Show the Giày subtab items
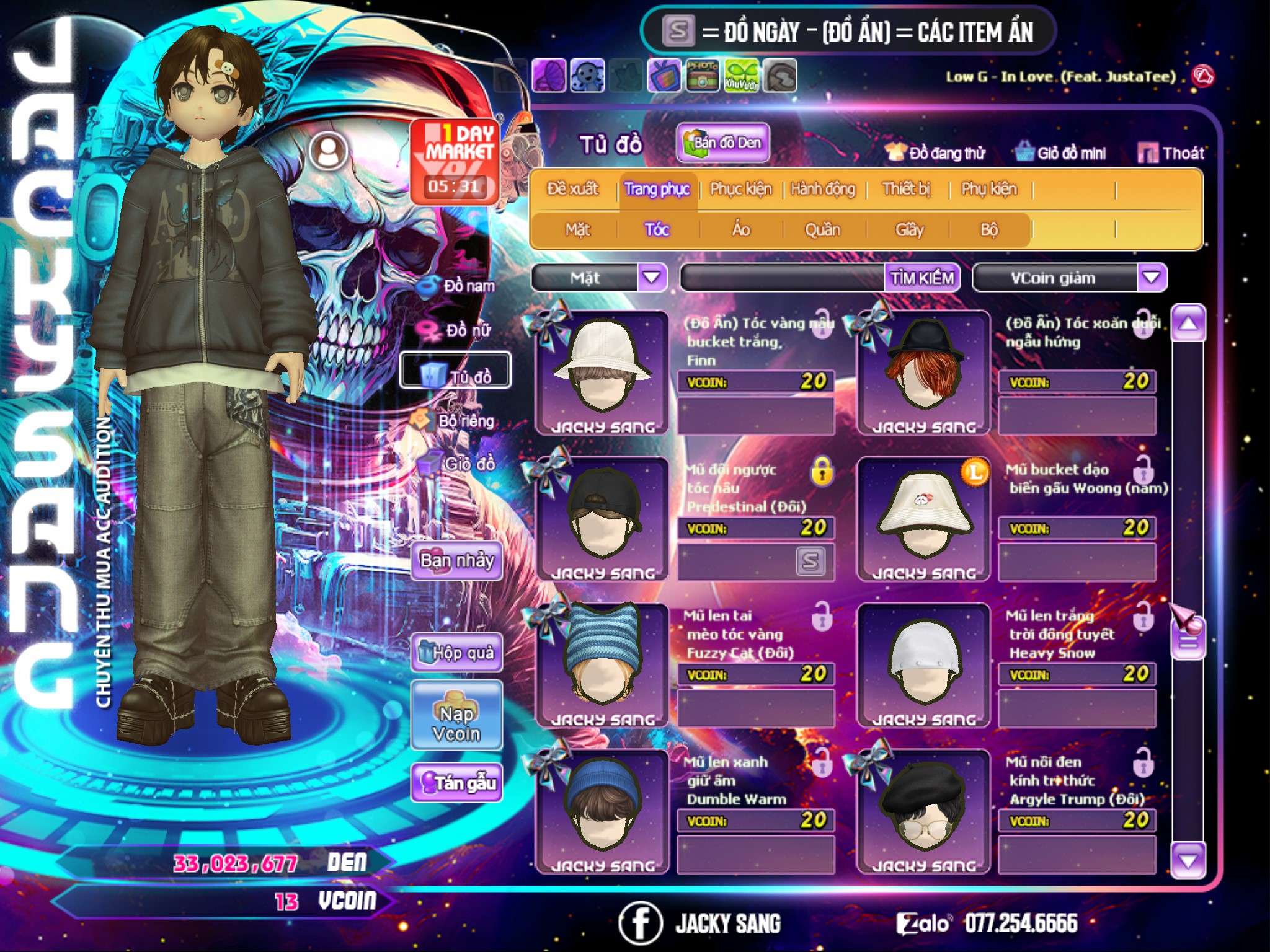 (x=909, y=230)
